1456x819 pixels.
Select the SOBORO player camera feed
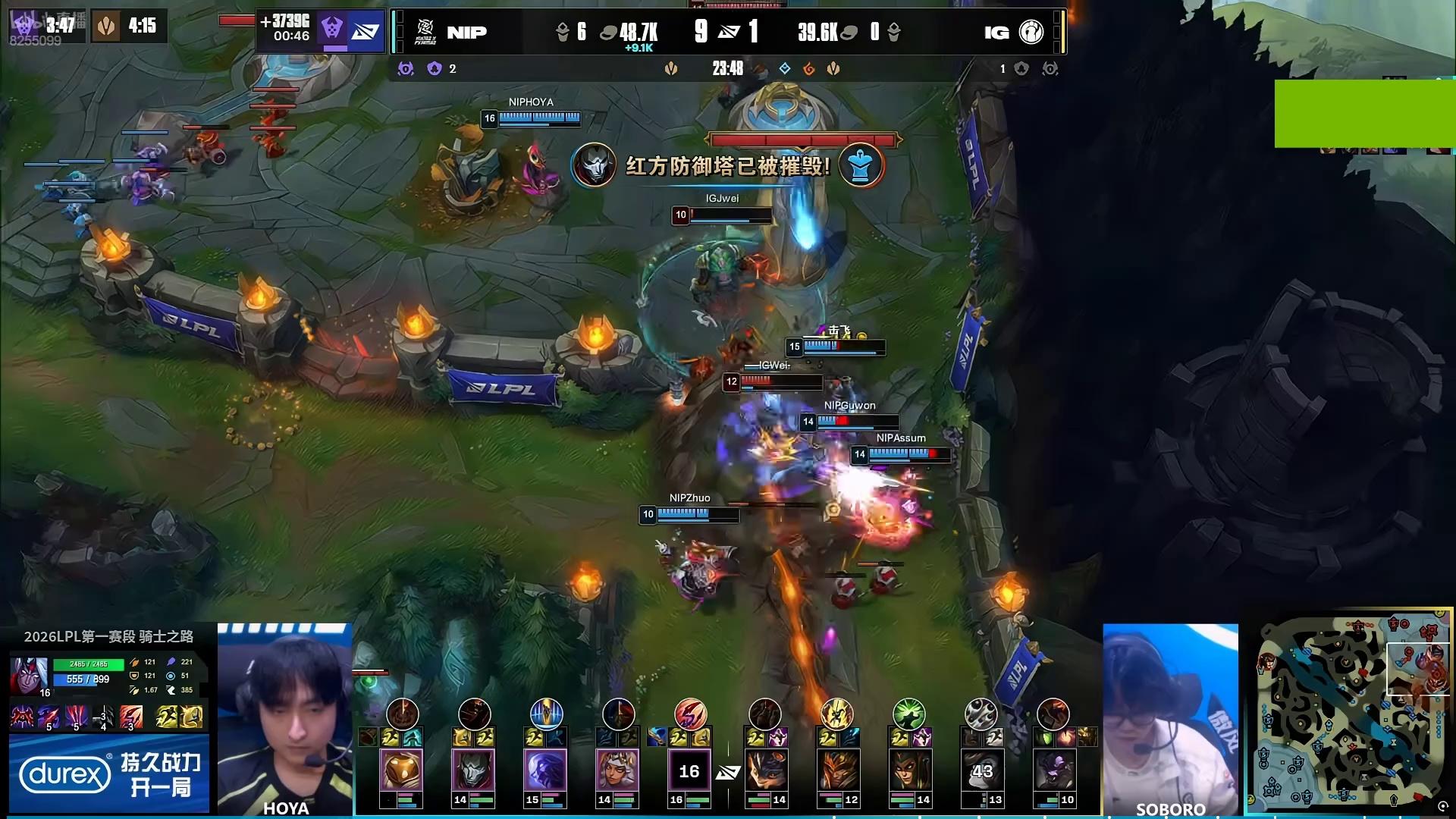1170,719
